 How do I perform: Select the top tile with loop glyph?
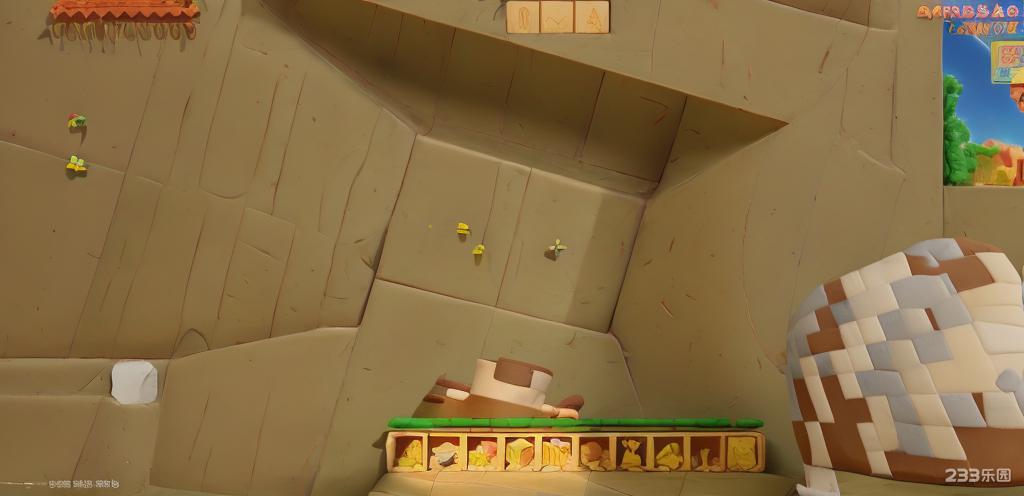(522, 17)
